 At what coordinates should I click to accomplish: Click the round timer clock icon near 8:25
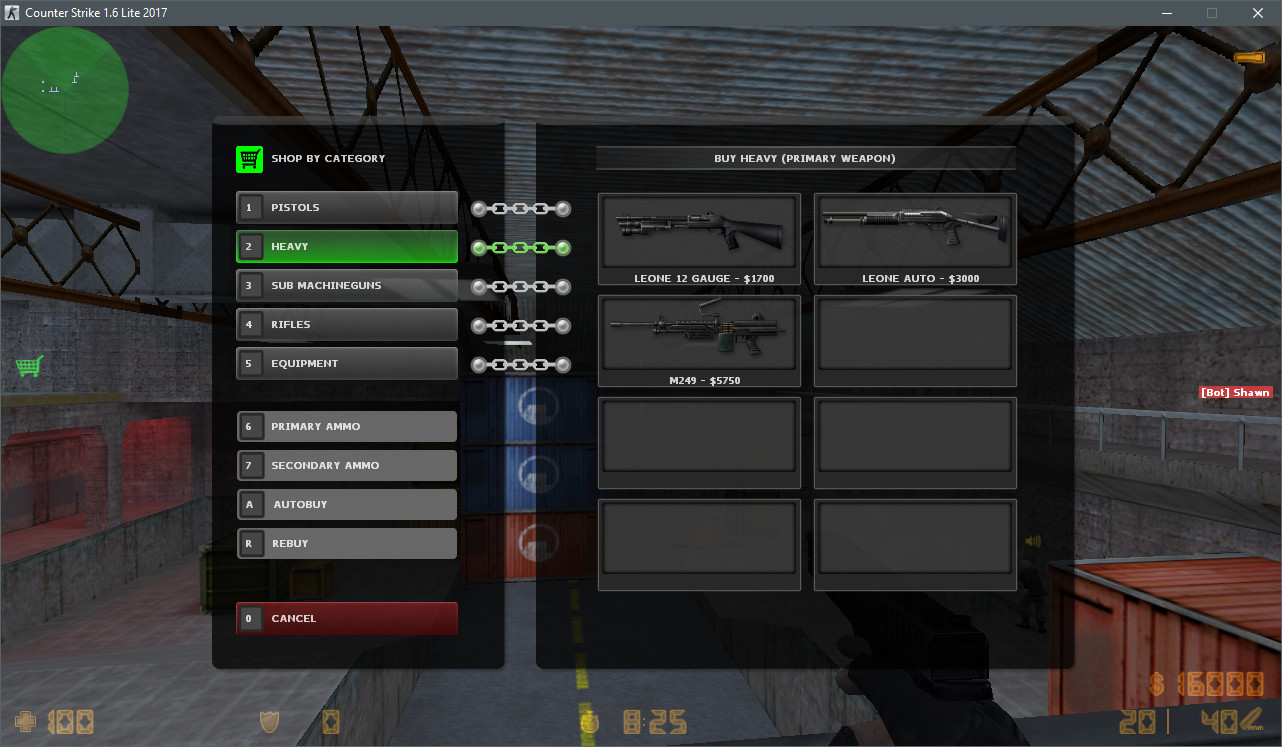click(589, 722)
